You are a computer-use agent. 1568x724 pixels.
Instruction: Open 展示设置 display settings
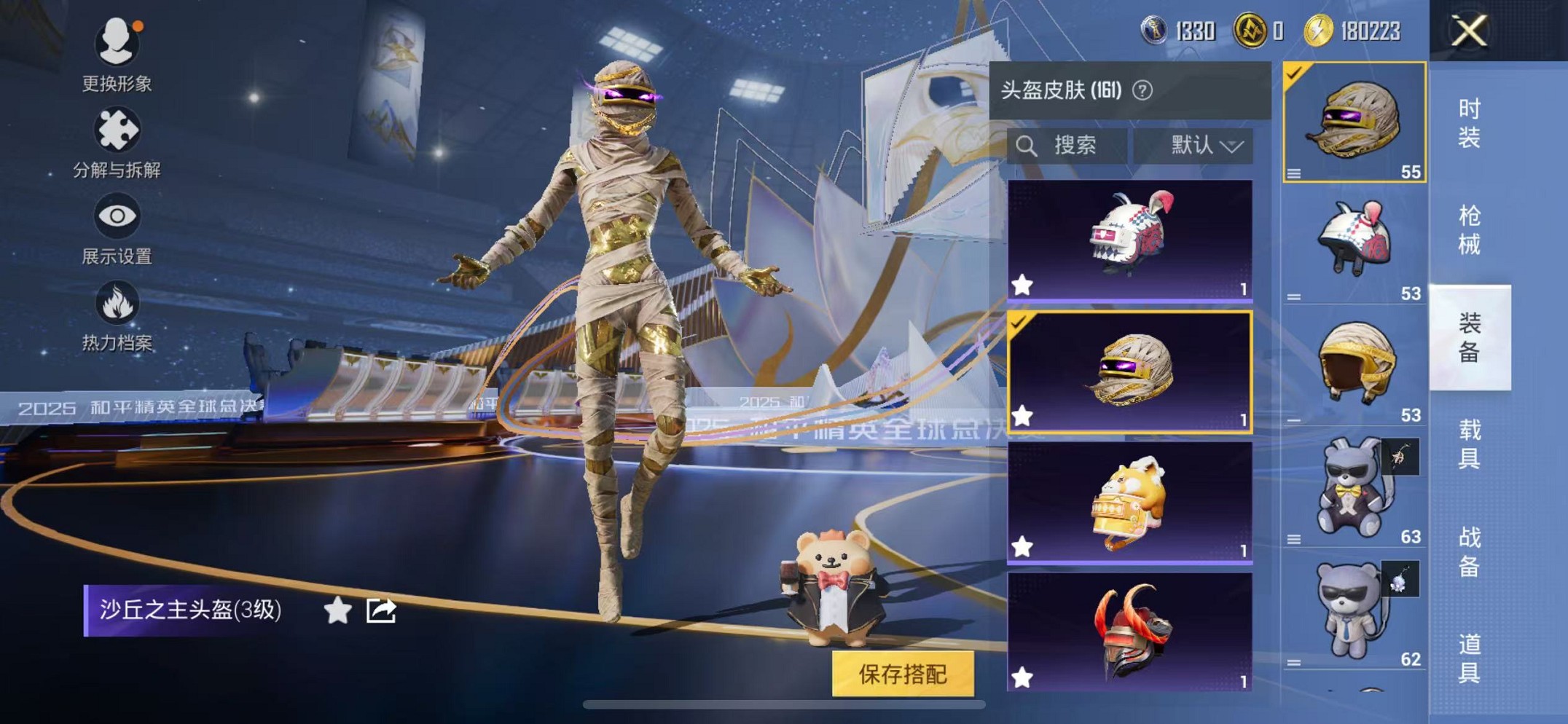(117, 219)
